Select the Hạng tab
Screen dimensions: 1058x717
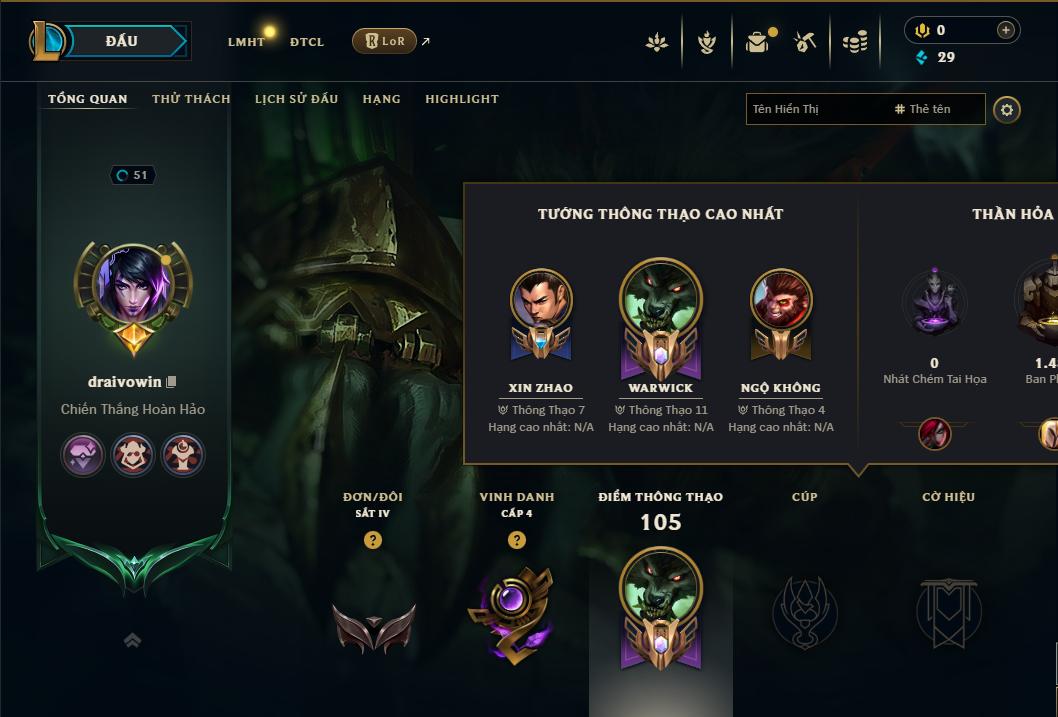click(x=381, y=99)
